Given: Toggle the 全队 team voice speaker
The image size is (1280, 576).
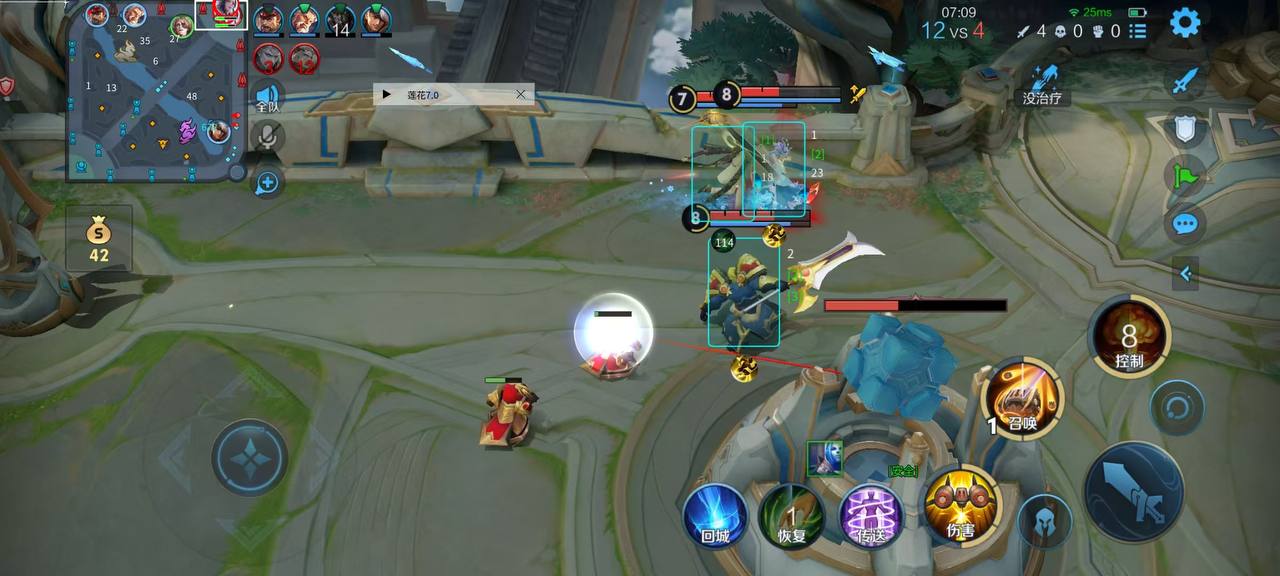Looking at the screenshot, I should 267,97.
